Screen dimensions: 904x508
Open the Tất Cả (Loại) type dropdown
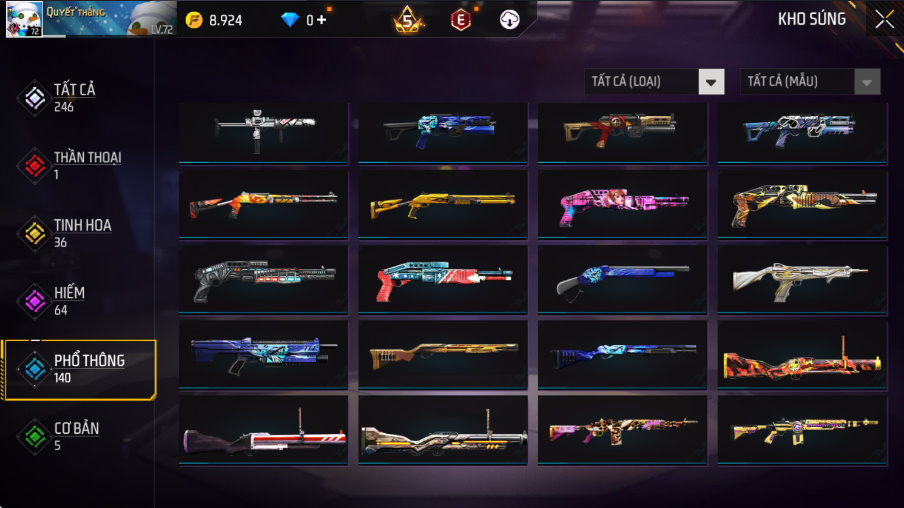[x=655, y=82]
